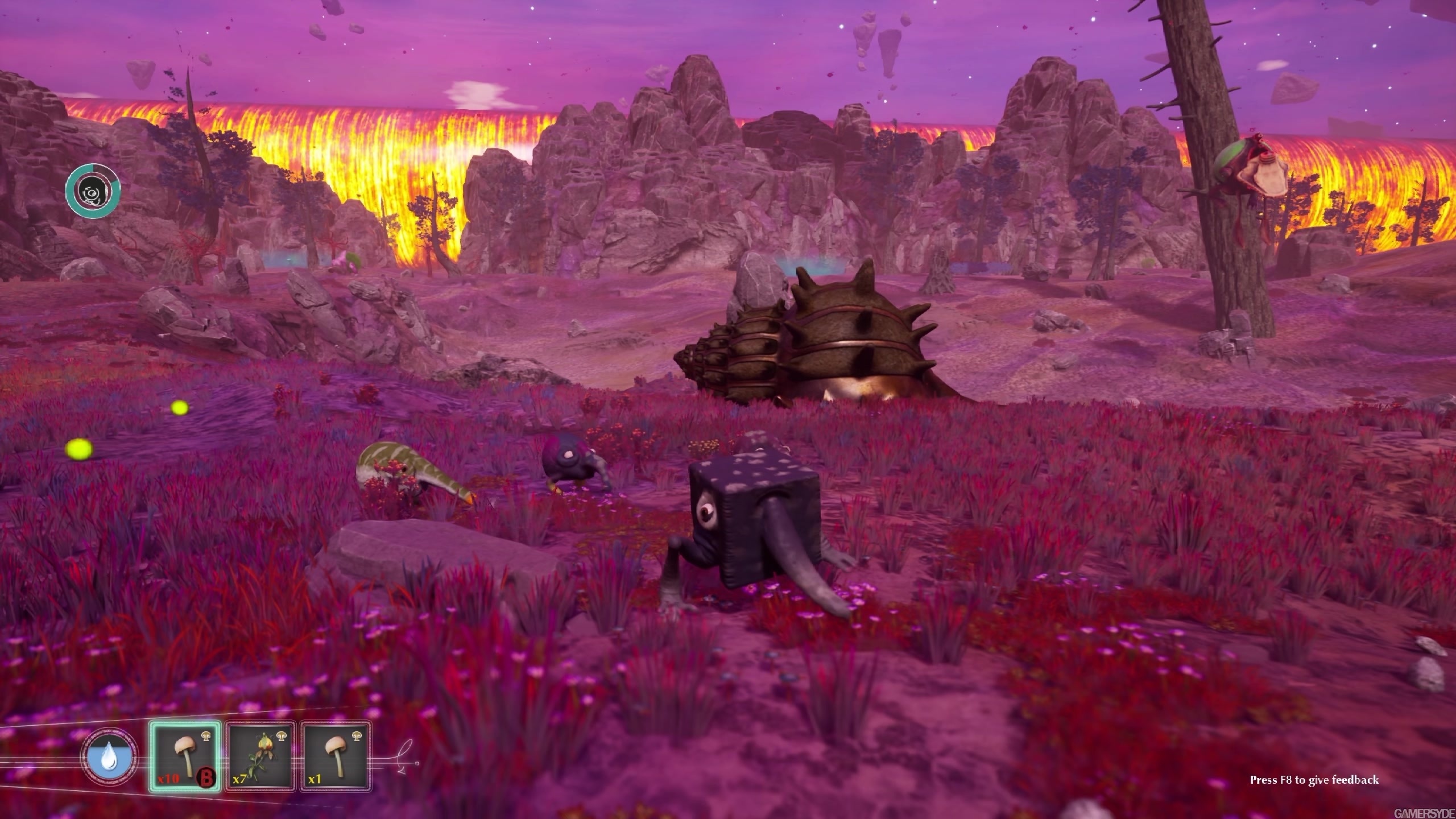Select the yellow flower x7 item slot
The height and width of the screenshot is (819, 1456).
[261, 758]
